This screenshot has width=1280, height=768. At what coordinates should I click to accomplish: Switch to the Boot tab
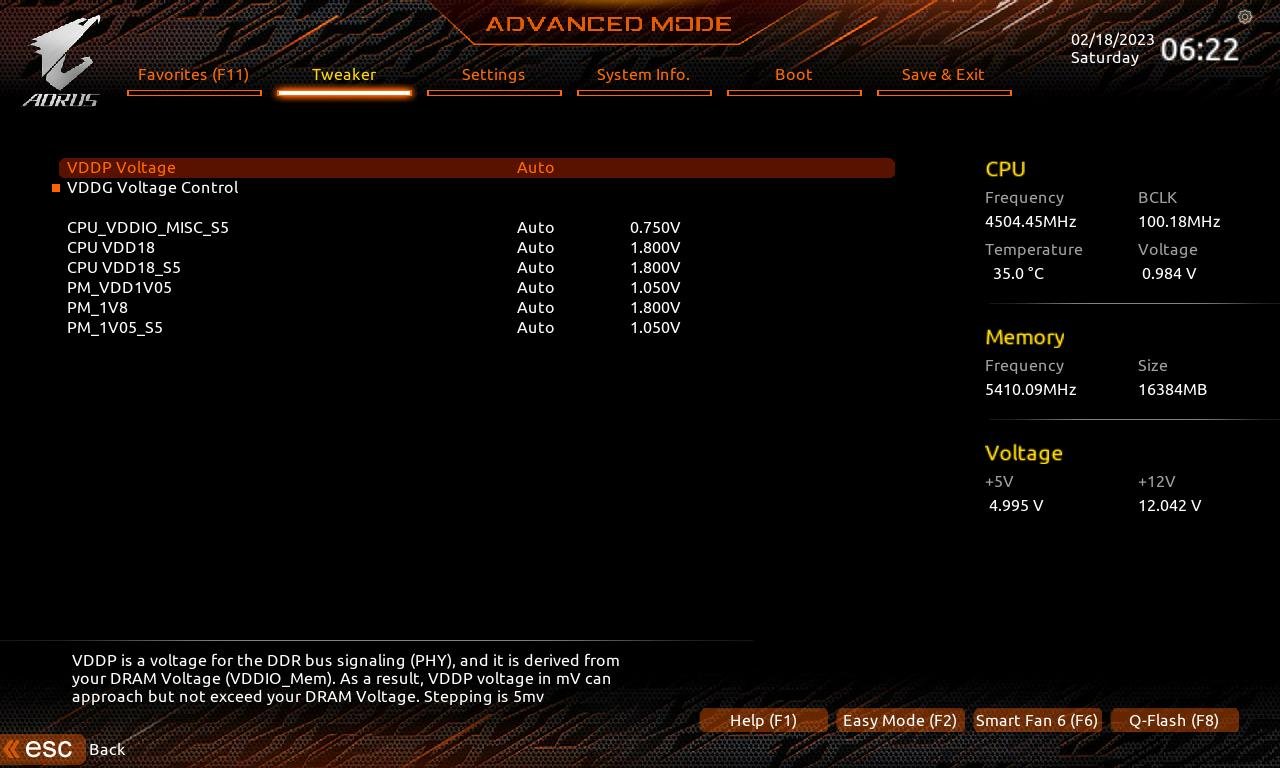point(793,74)
